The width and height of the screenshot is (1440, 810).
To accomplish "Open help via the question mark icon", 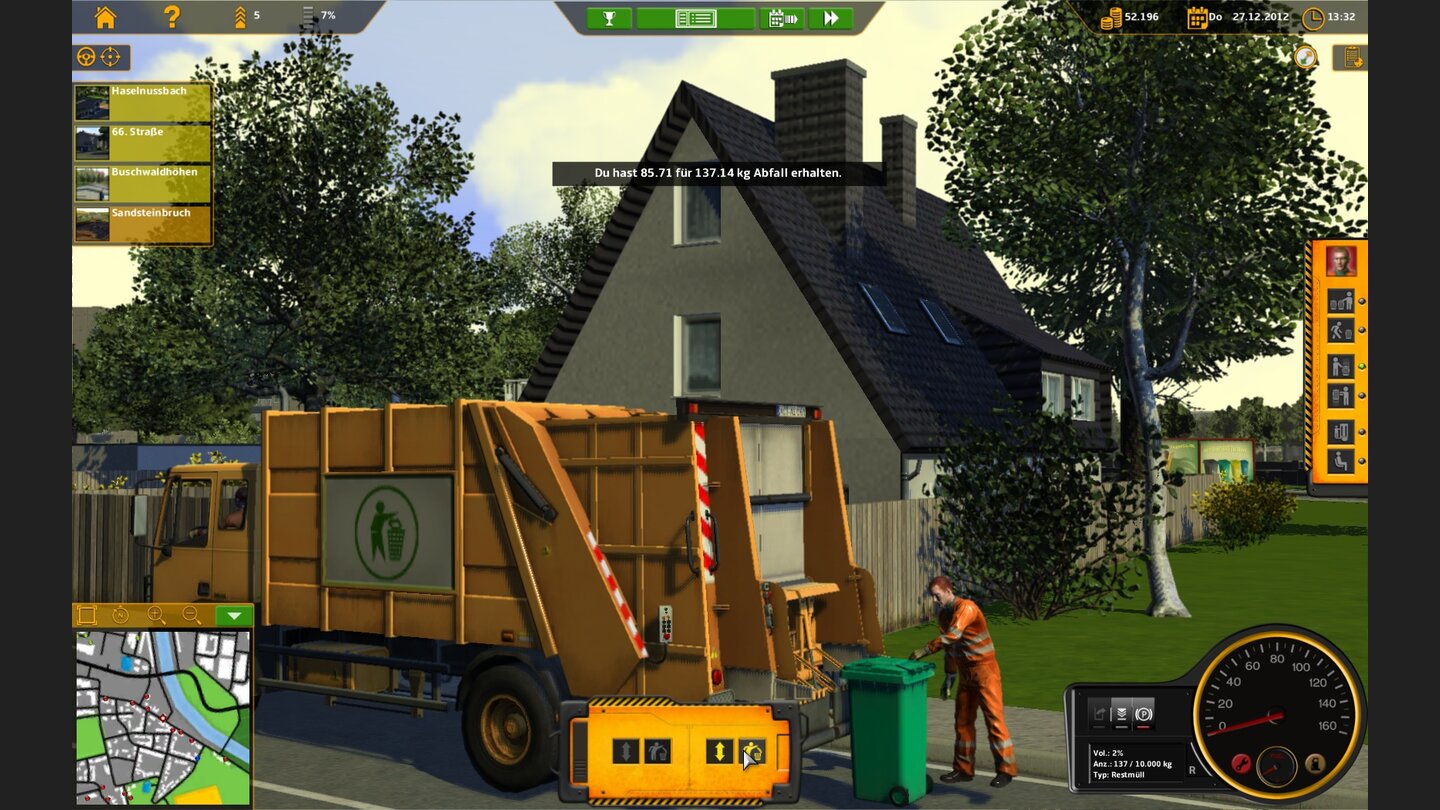I will [170, 17].
